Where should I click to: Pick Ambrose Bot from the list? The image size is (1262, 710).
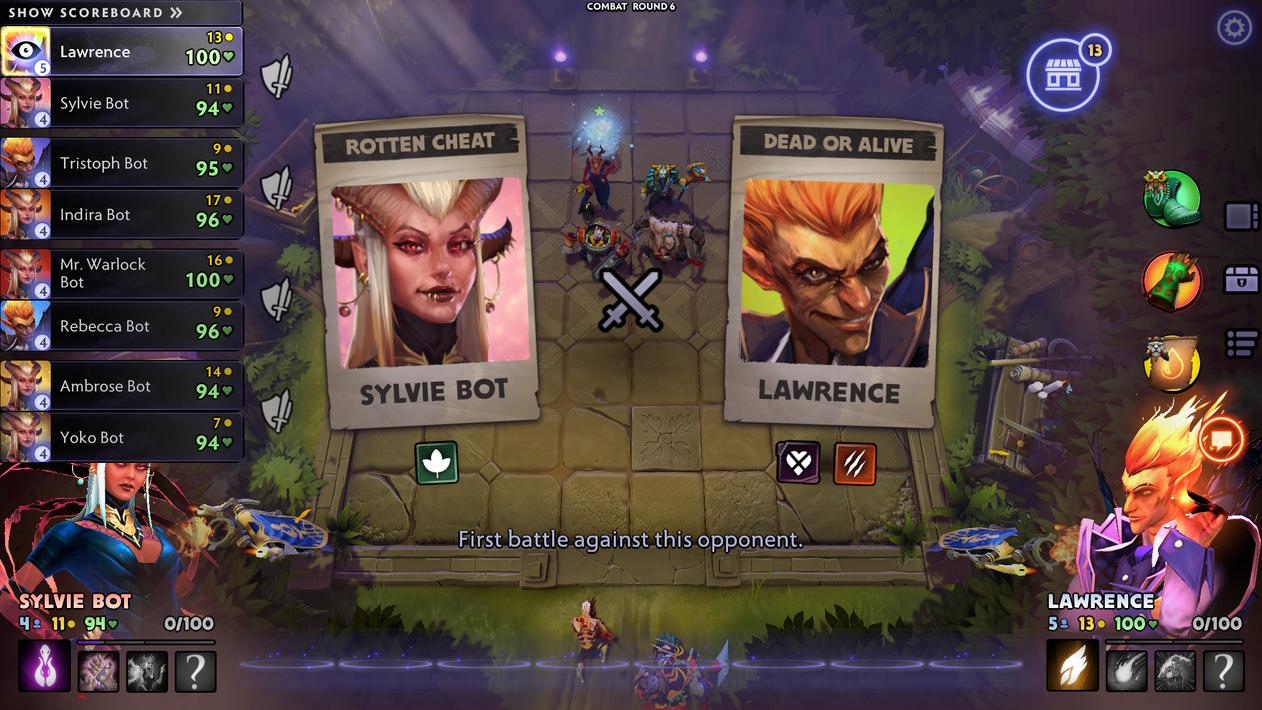point(120,386)
